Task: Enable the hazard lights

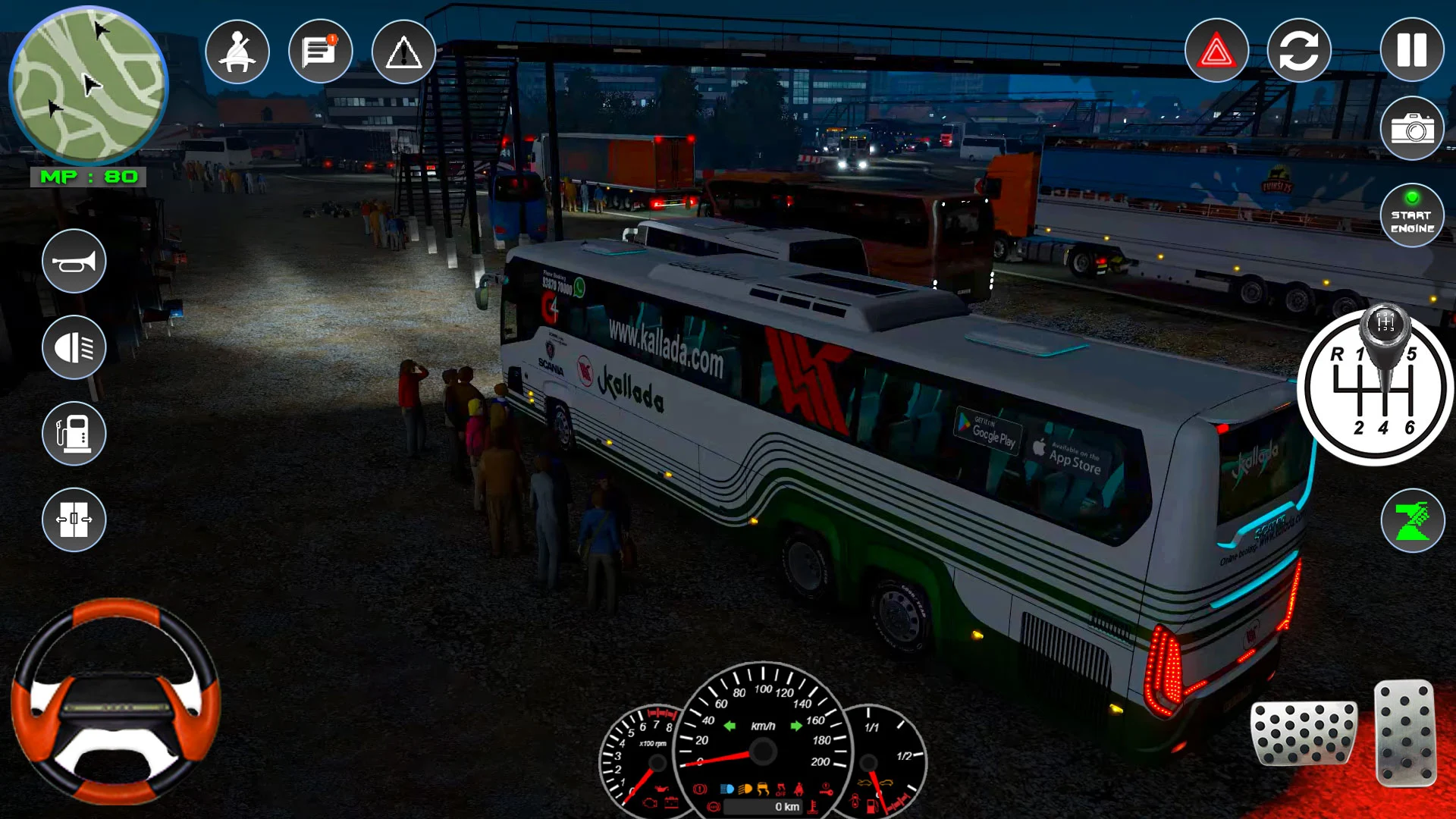Action: [x=1216, y=51]
